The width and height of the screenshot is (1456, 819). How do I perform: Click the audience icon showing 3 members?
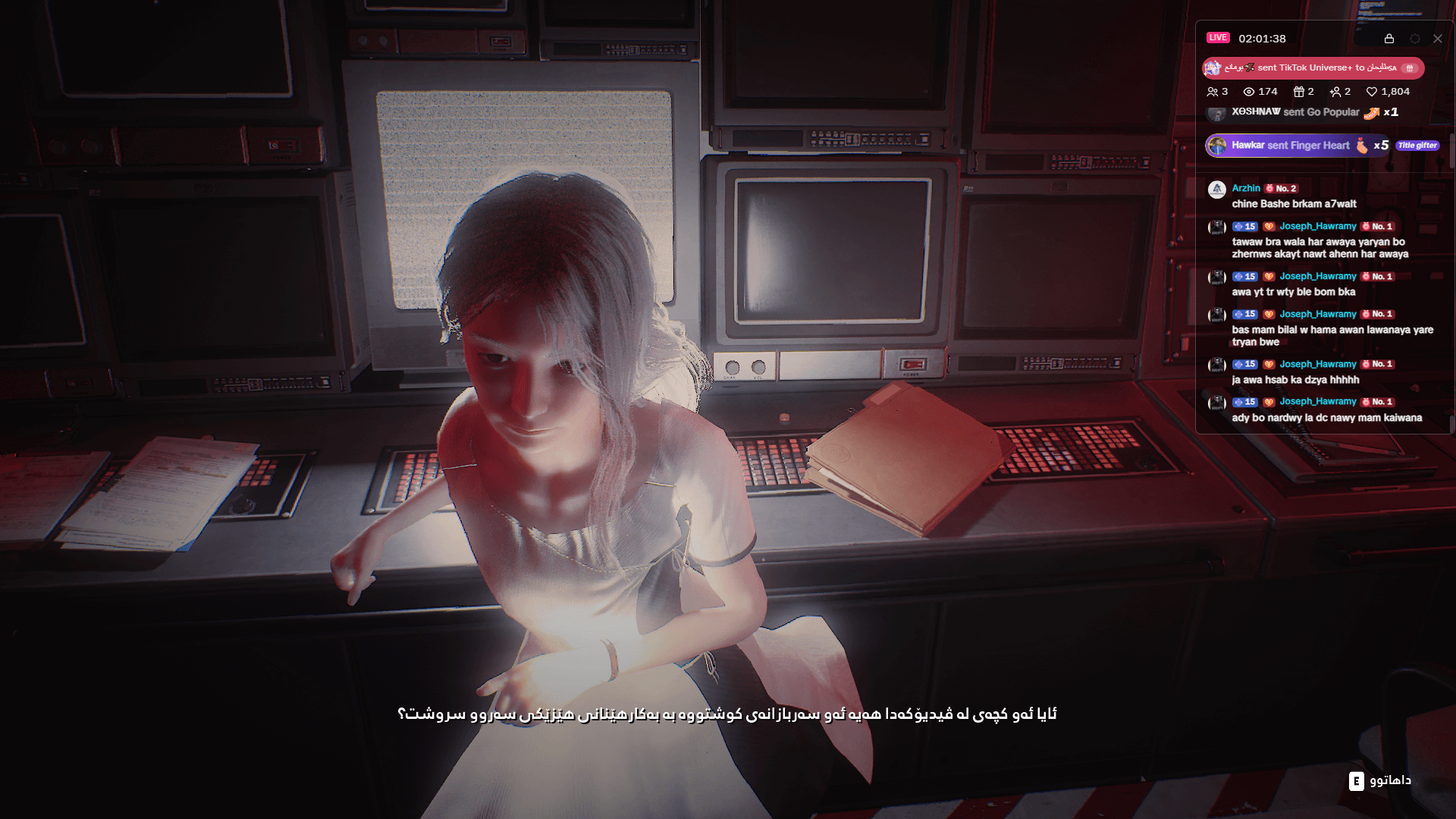[1212, 92]
